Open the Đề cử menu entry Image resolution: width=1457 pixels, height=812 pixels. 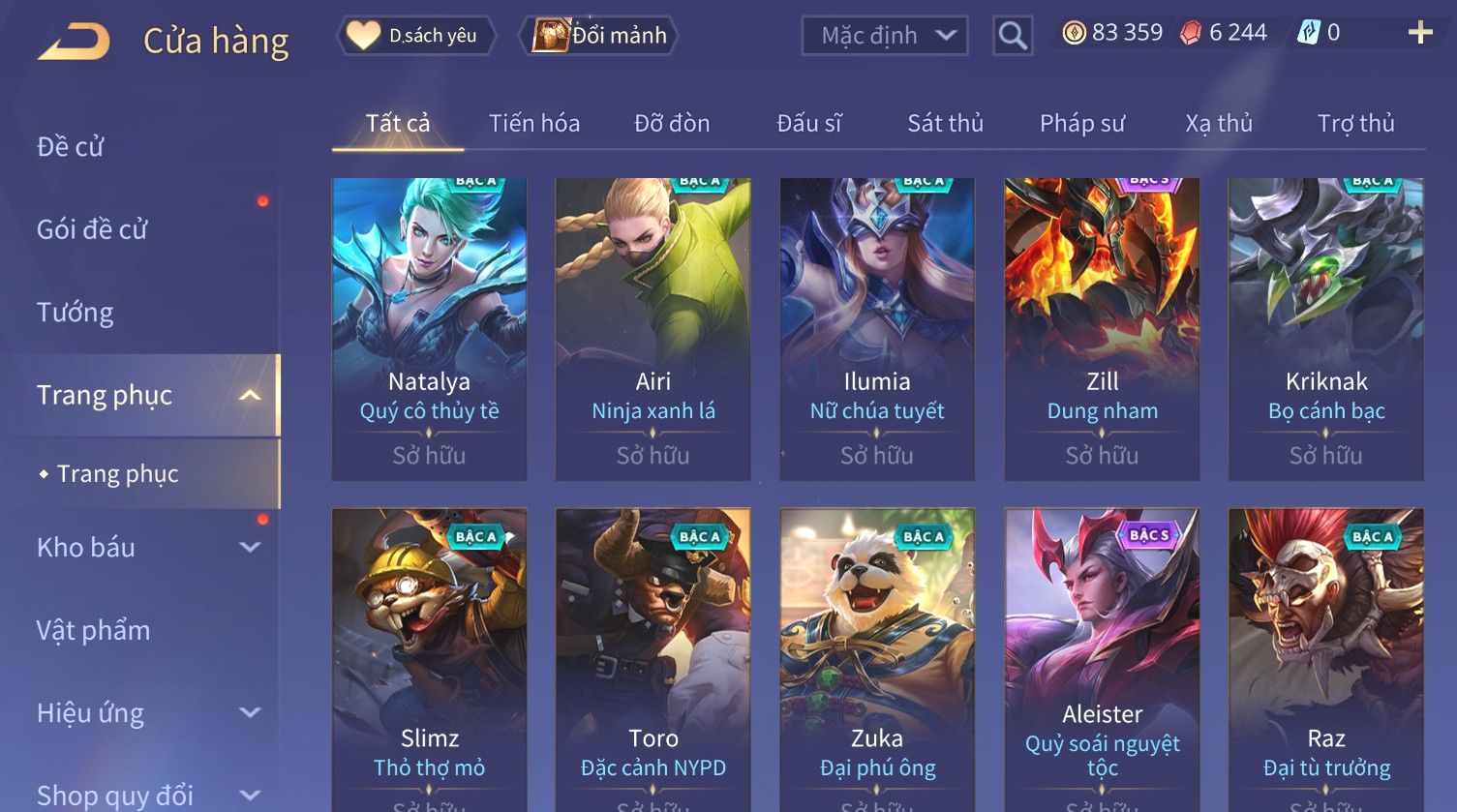[71, 147]
